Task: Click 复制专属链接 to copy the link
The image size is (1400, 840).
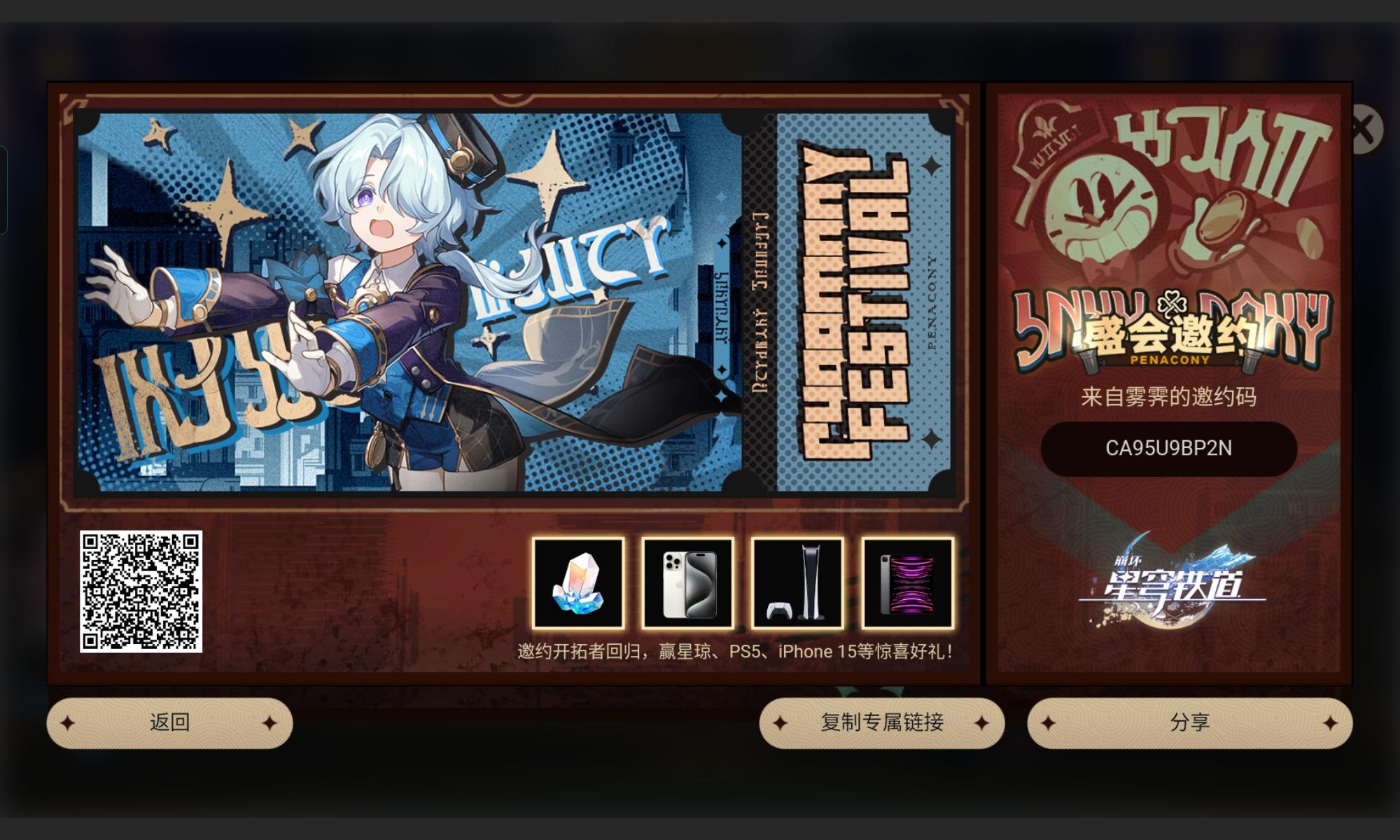Action: point(882,722)
